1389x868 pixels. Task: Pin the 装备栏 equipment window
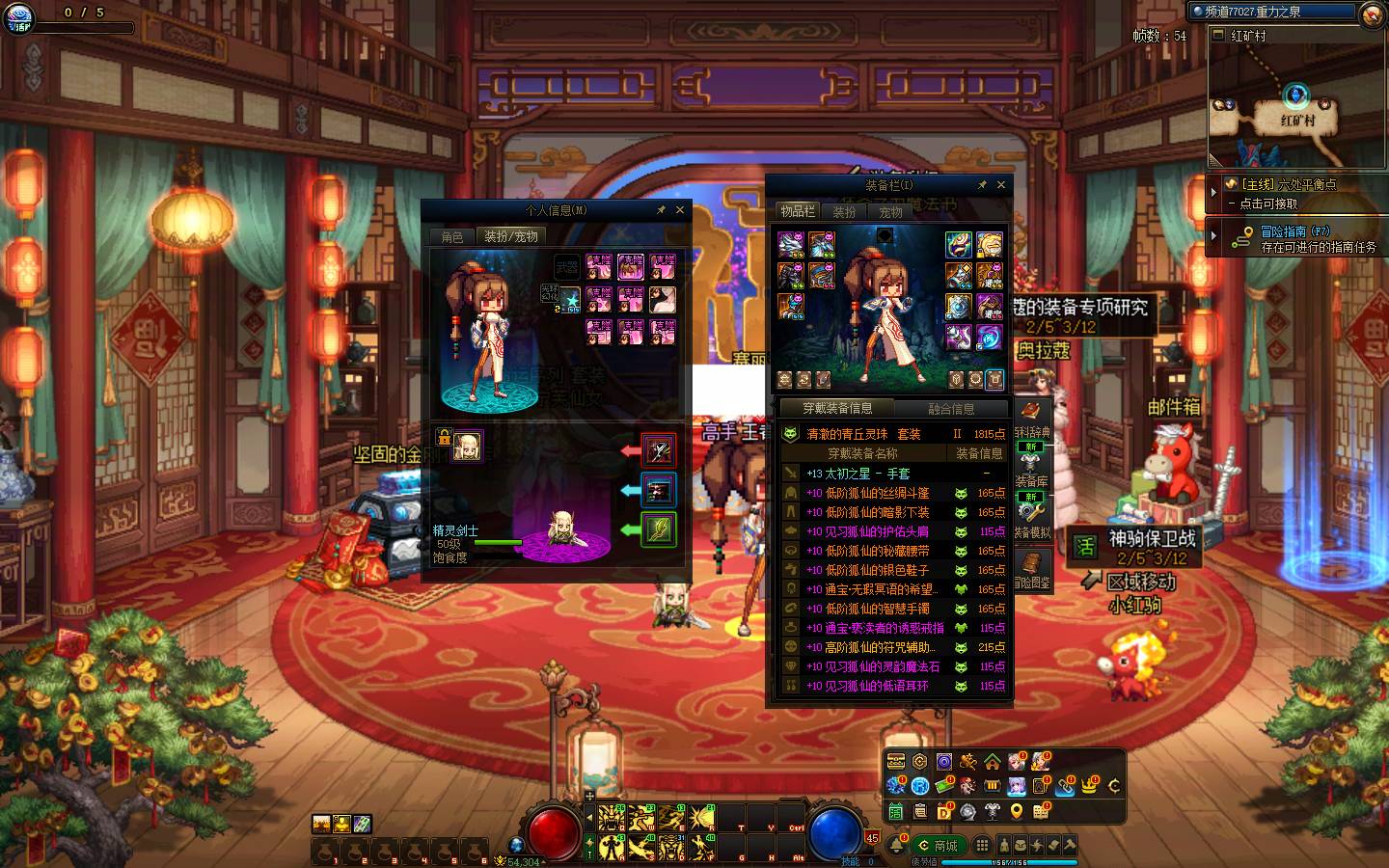click(982, 184)
